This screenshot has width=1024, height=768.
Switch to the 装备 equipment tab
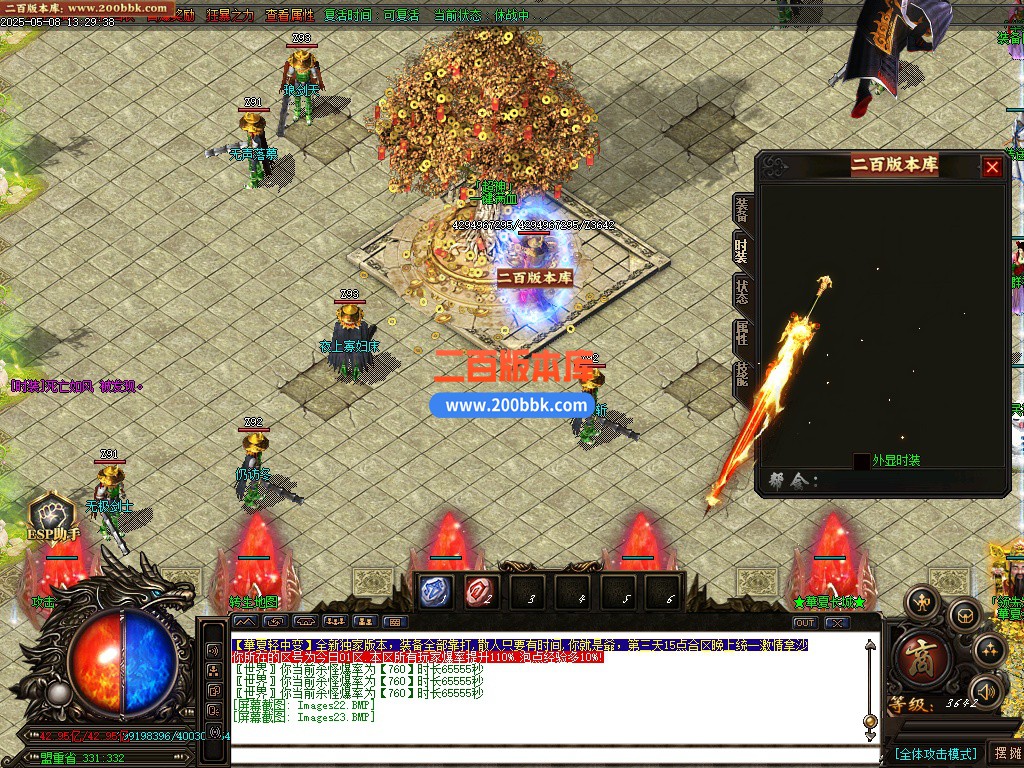[742, 210]
